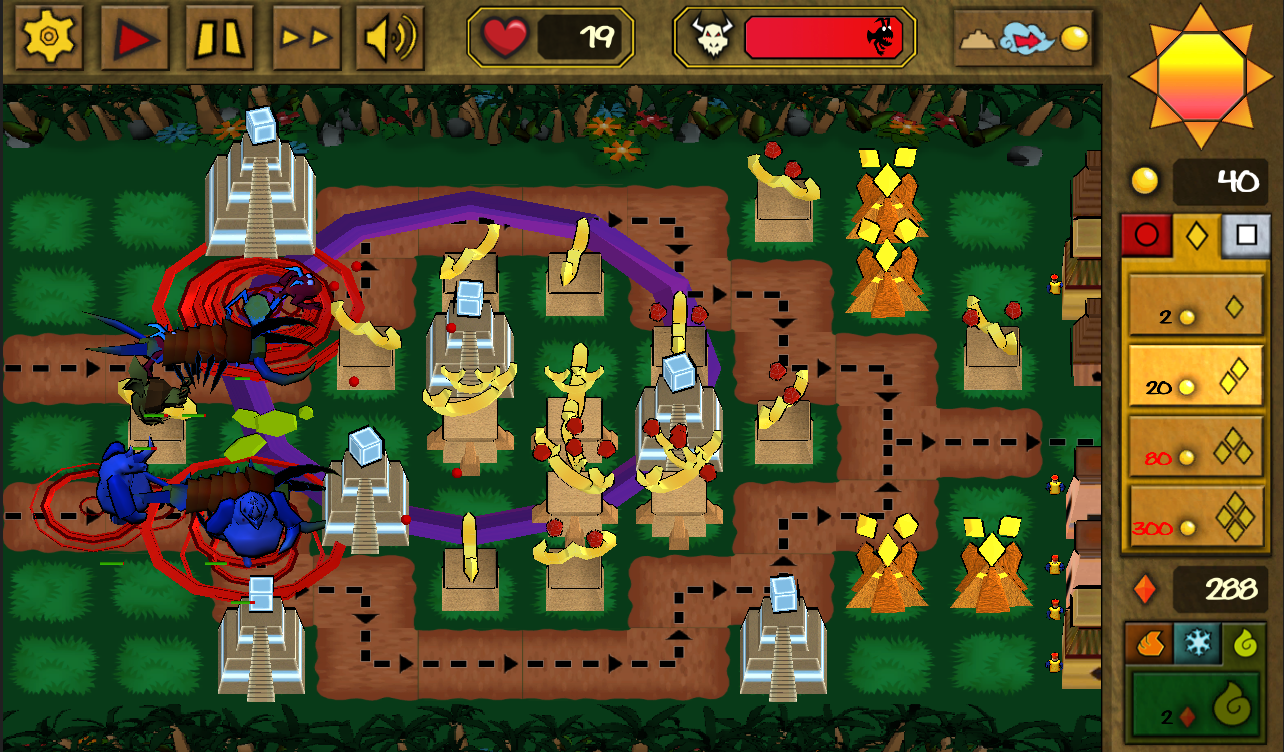Click the cloud-and-coin weather button
The image size is (1284, 752).
click(1021, 38)
